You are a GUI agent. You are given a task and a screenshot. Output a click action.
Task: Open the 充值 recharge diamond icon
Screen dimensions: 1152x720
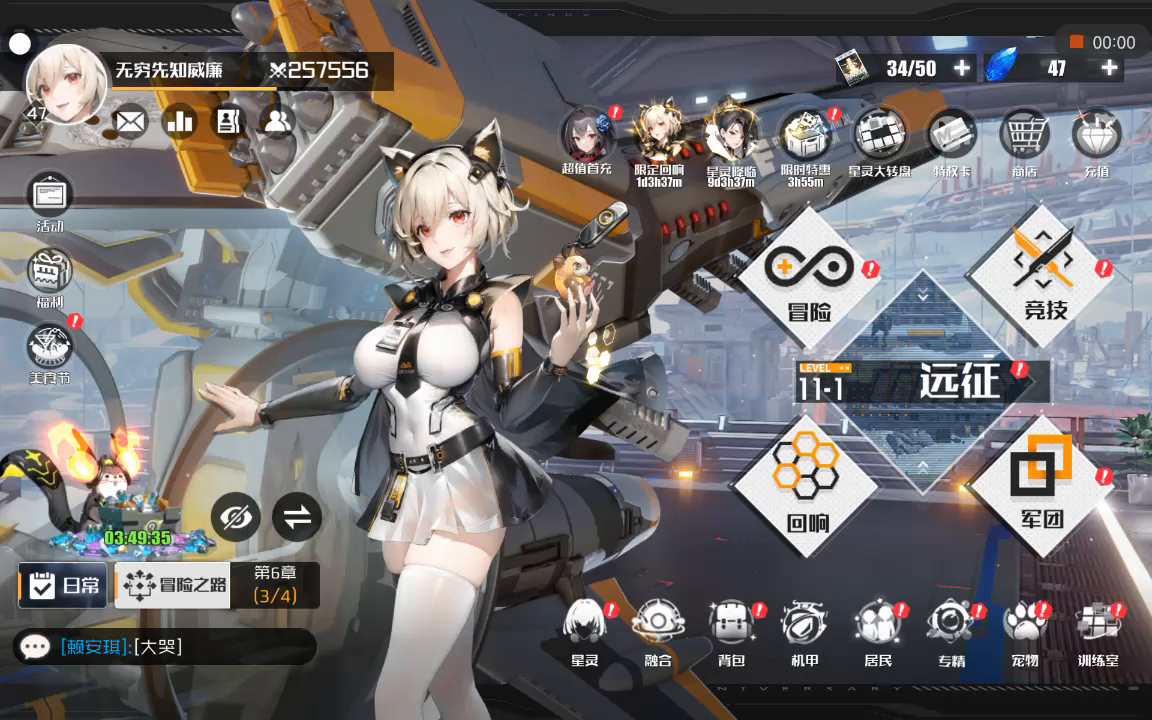(x=1096, y=140)
